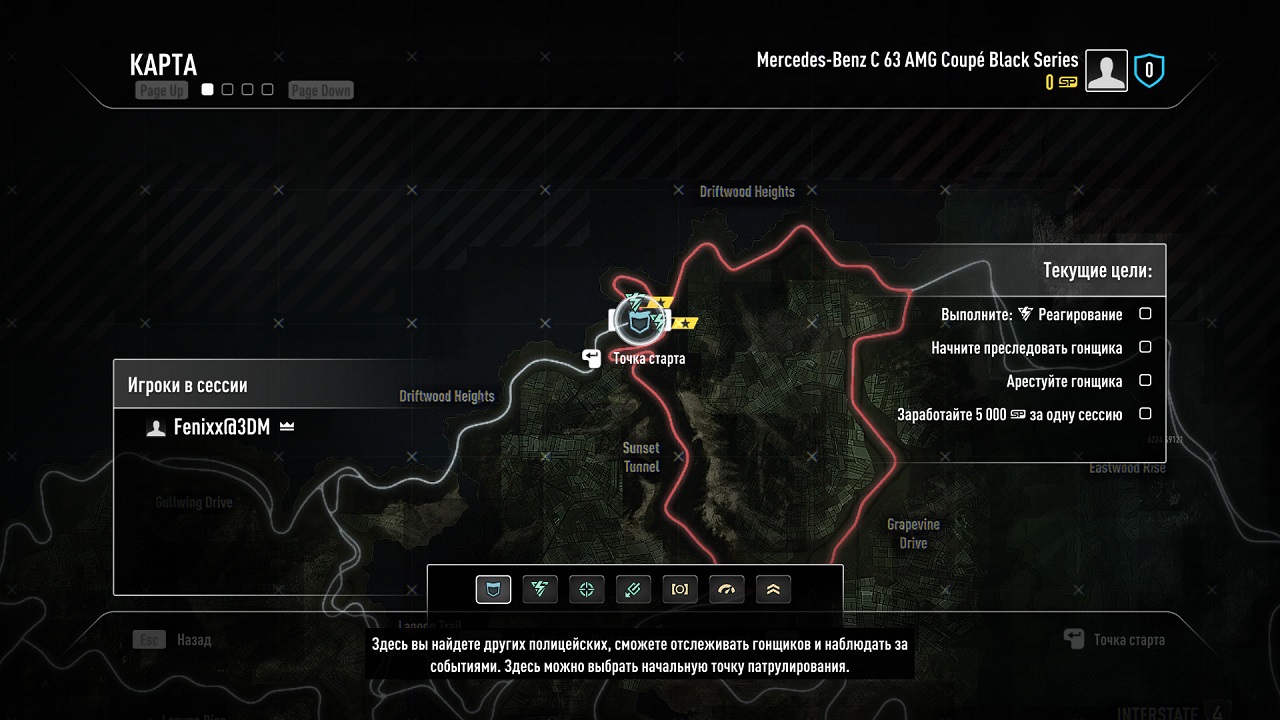This screenshot has height=720, width=1280.
Task: Select the 'Начните преследовать гонщика' objective
Action: pos(1027,348)
